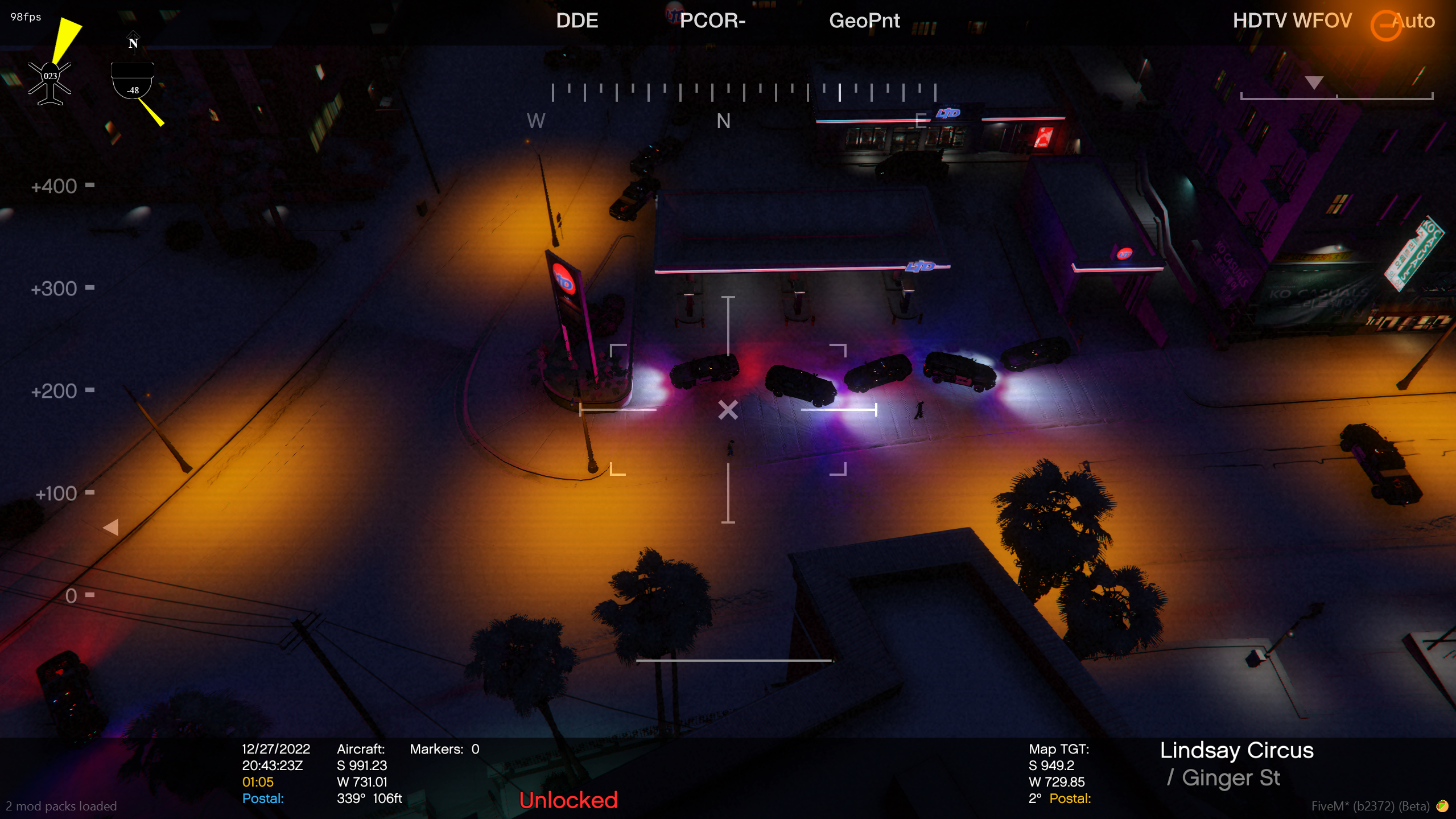Click the compass heading tape

coord(743,92)
